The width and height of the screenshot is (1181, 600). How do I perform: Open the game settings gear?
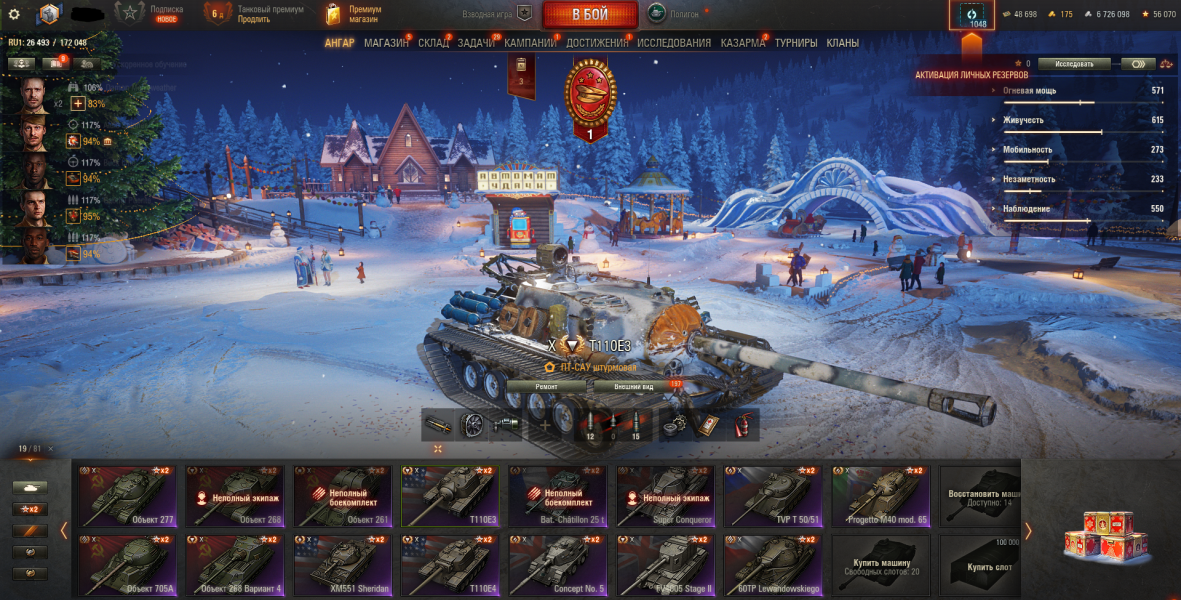coord(14,14)
